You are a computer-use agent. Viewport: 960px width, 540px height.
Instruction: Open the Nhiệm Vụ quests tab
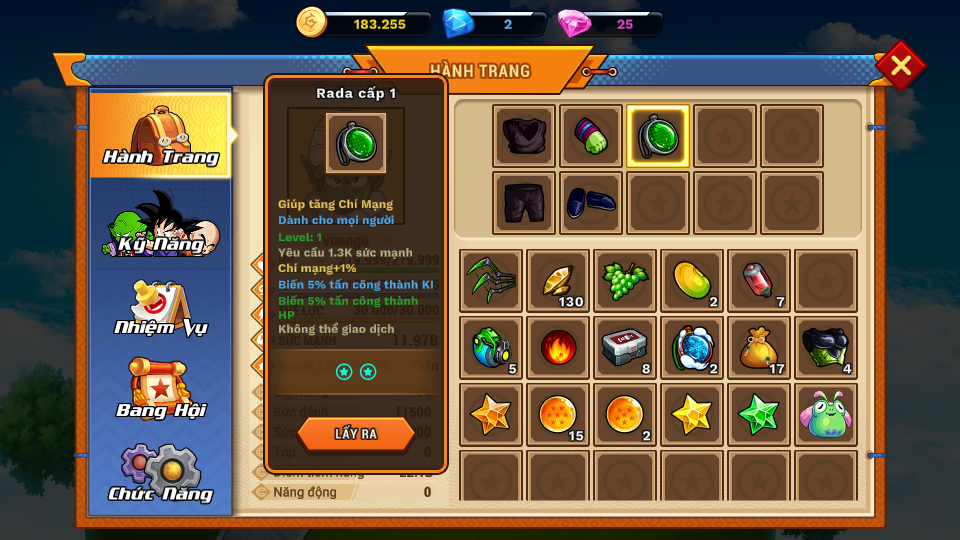tap(160, 308)
